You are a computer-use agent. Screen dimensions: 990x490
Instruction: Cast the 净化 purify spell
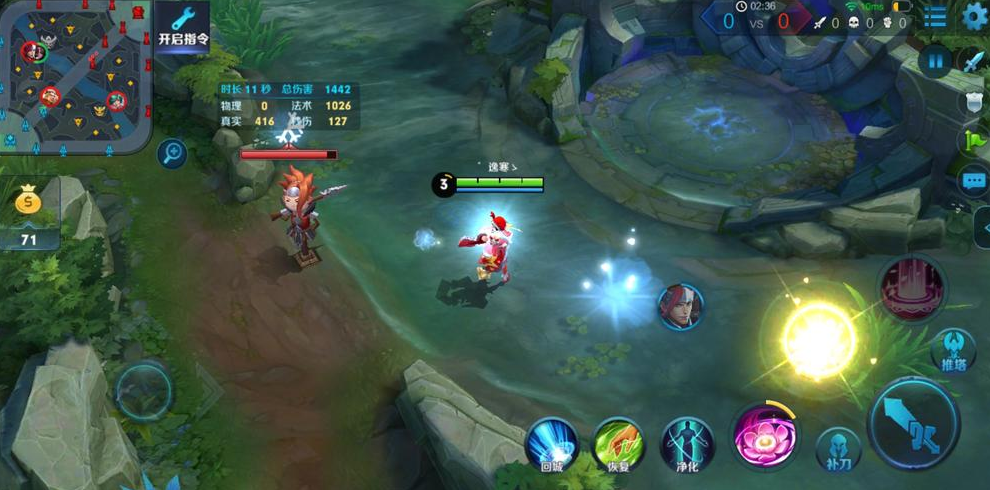click(687, 443)
